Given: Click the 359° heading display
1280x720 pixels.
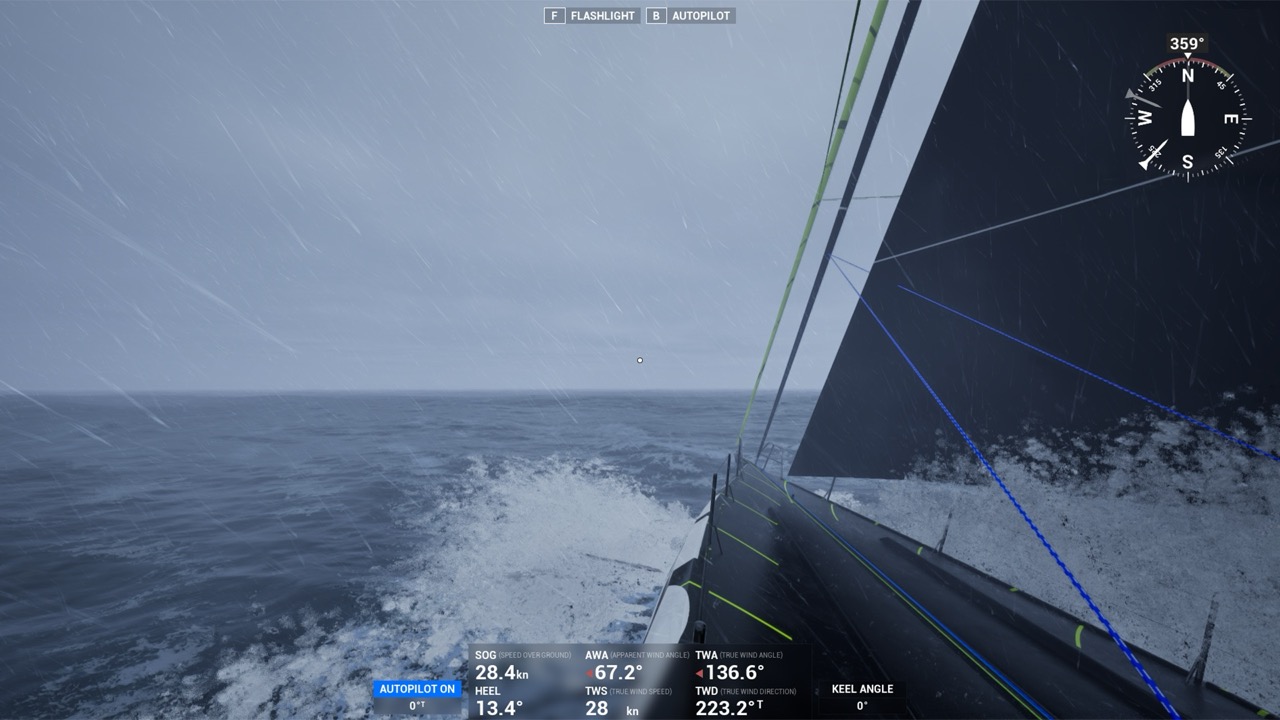Looking at the screenshot, I should coord(1188,42).
